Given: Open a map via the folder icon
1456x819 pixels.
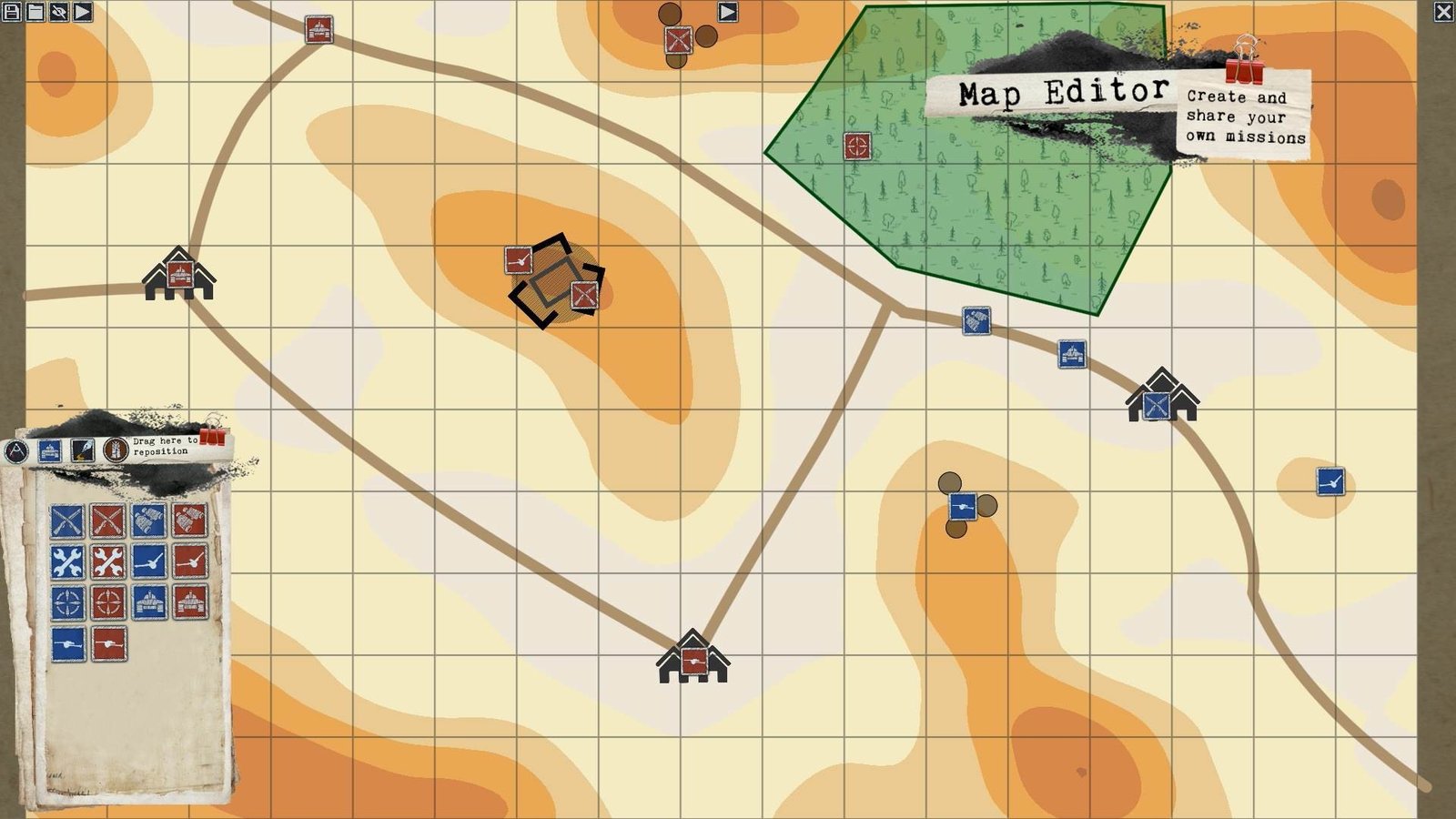Looking at the screenshot, I should coord(35,11).
